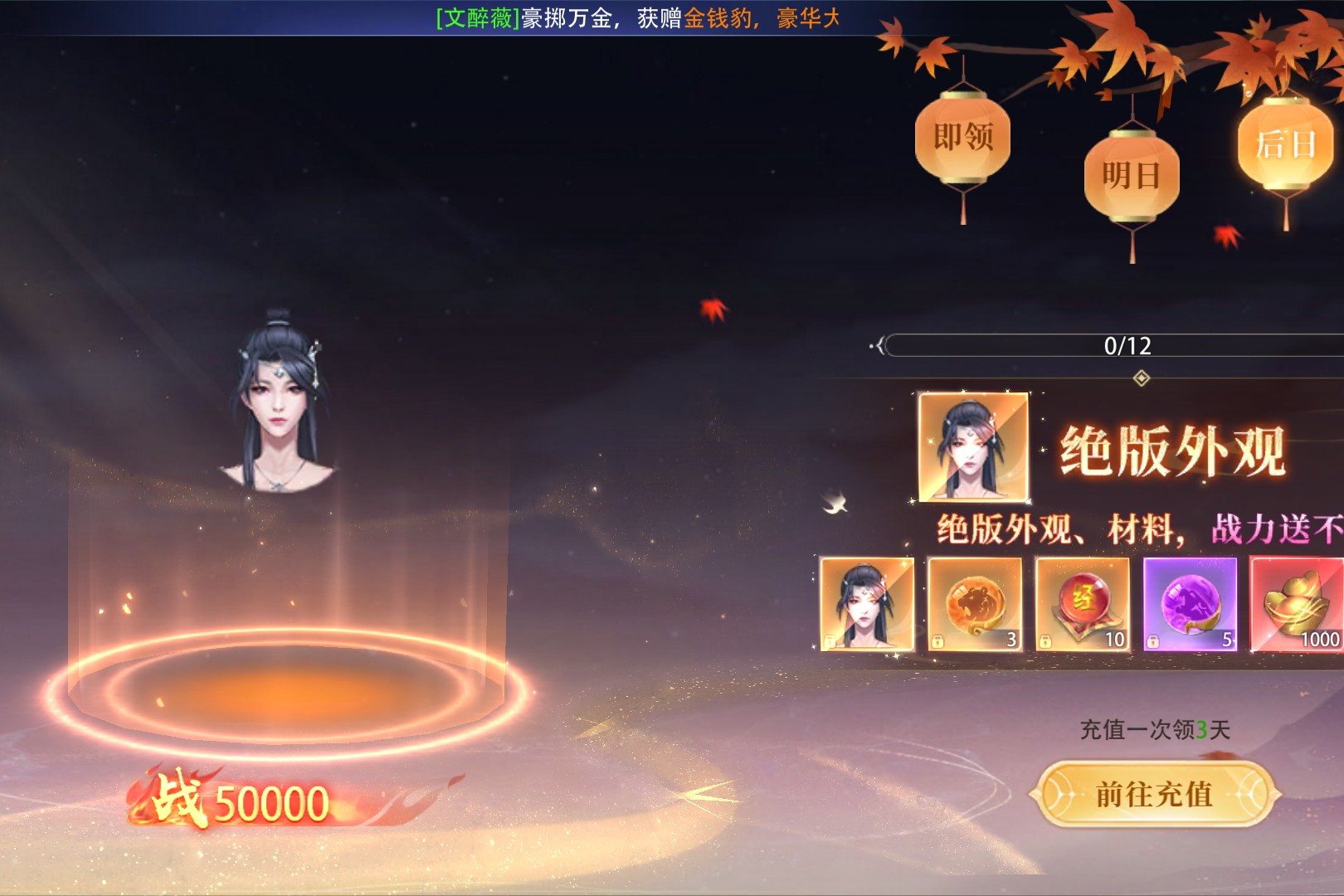Inspect the orange tiger orb reward x3
Viewport: 1344px width, 896px height.
(975, 603)
